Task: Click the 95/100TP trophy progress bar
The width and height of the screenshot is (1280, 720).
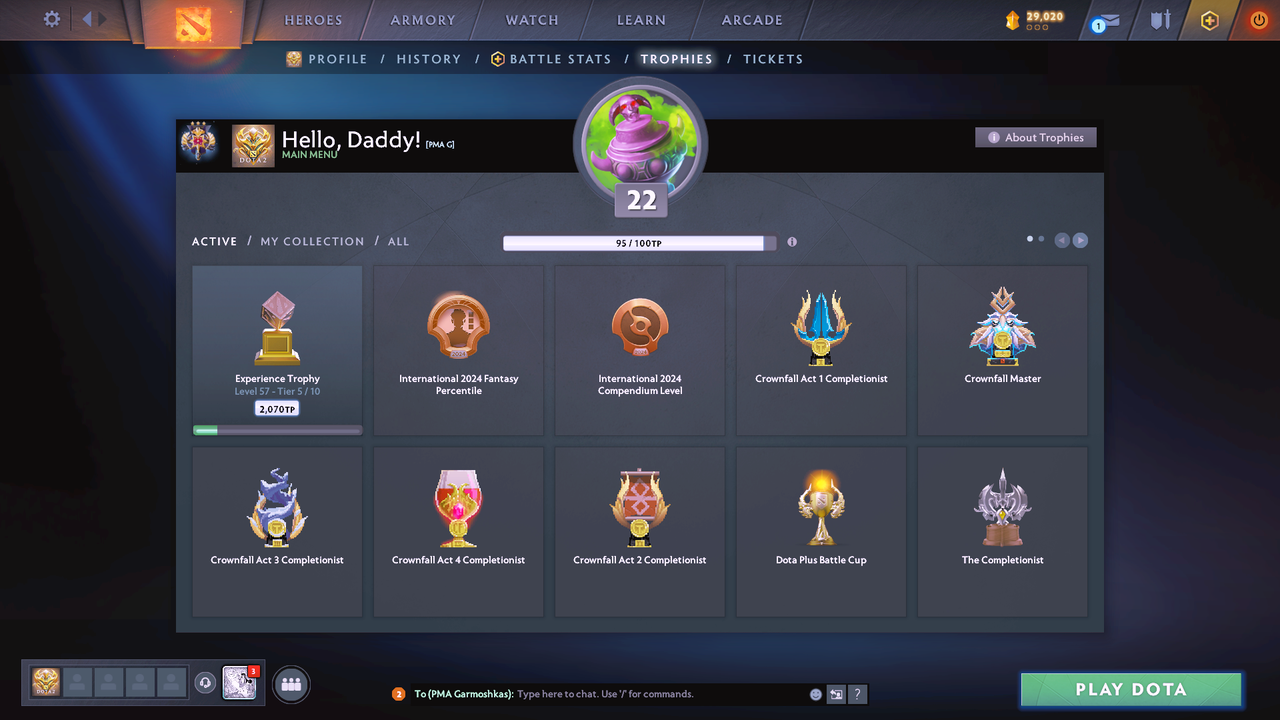Action: 637,242
